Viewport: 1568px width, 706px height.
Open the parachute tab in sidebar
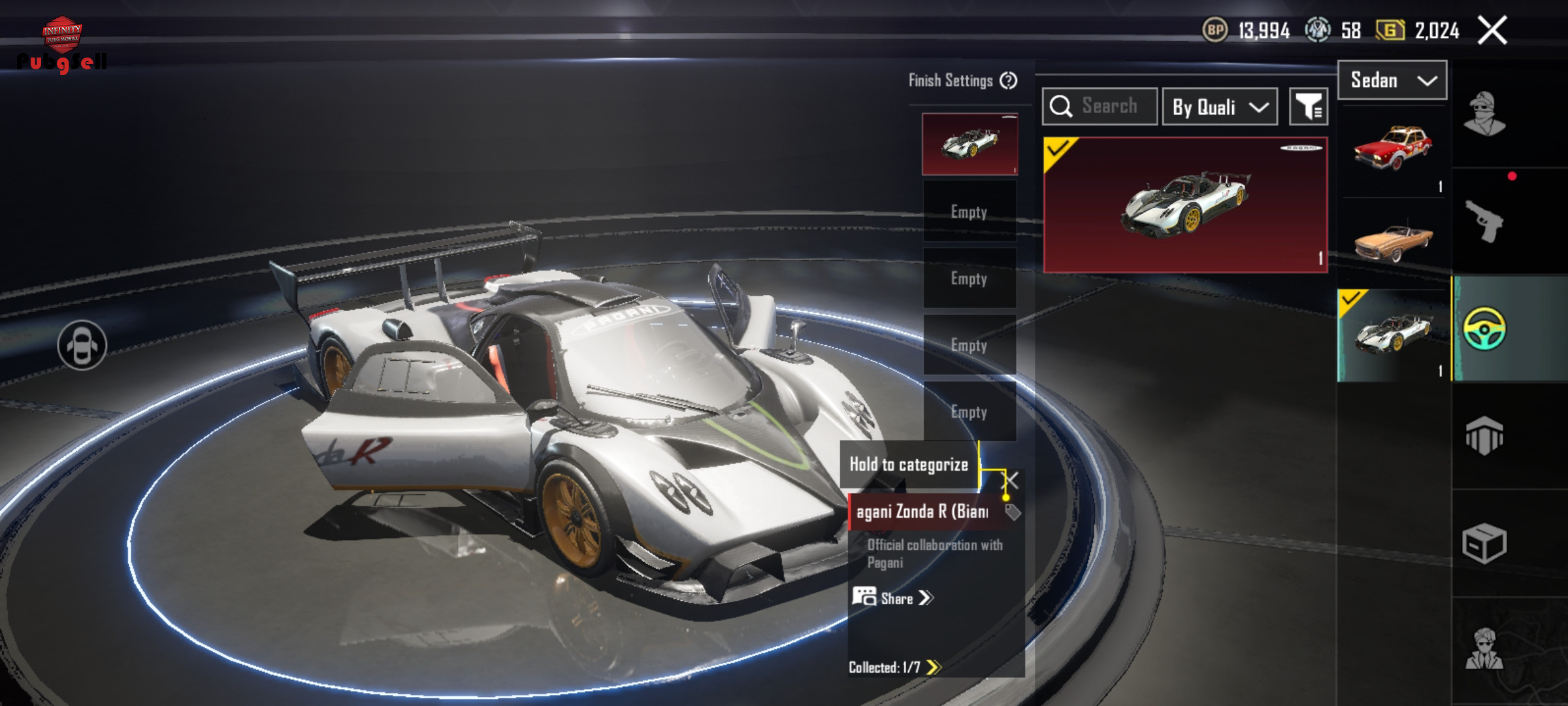coord(1484,435)
